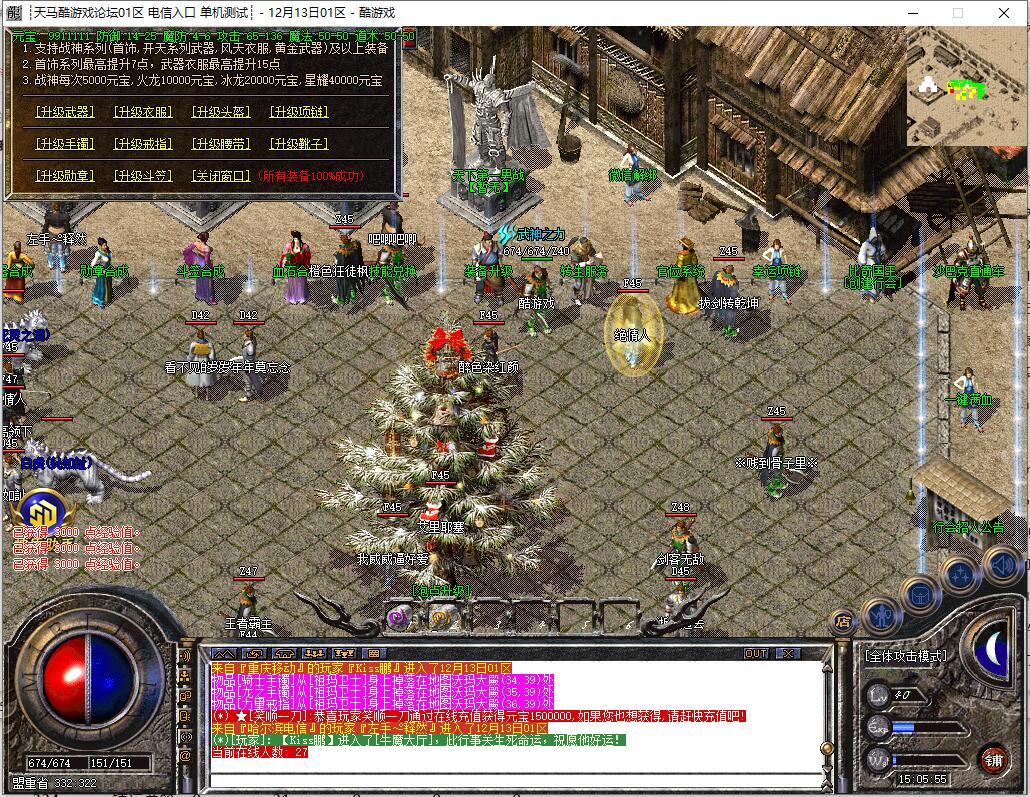
Task: Choose the 升级戒指 upgrade ring option
Action: click(x=142, y=144)
